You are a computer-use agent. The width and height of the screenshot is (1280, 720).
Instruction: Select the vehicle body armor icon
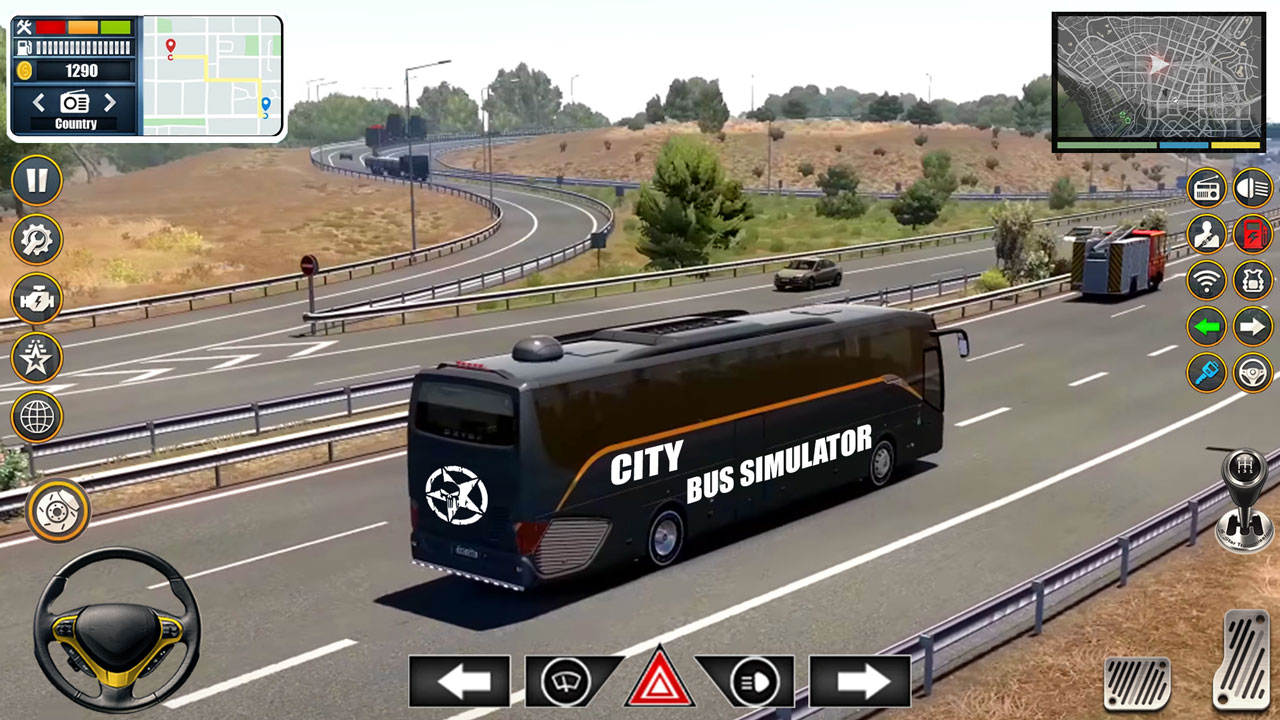(x=1251, y=280)
